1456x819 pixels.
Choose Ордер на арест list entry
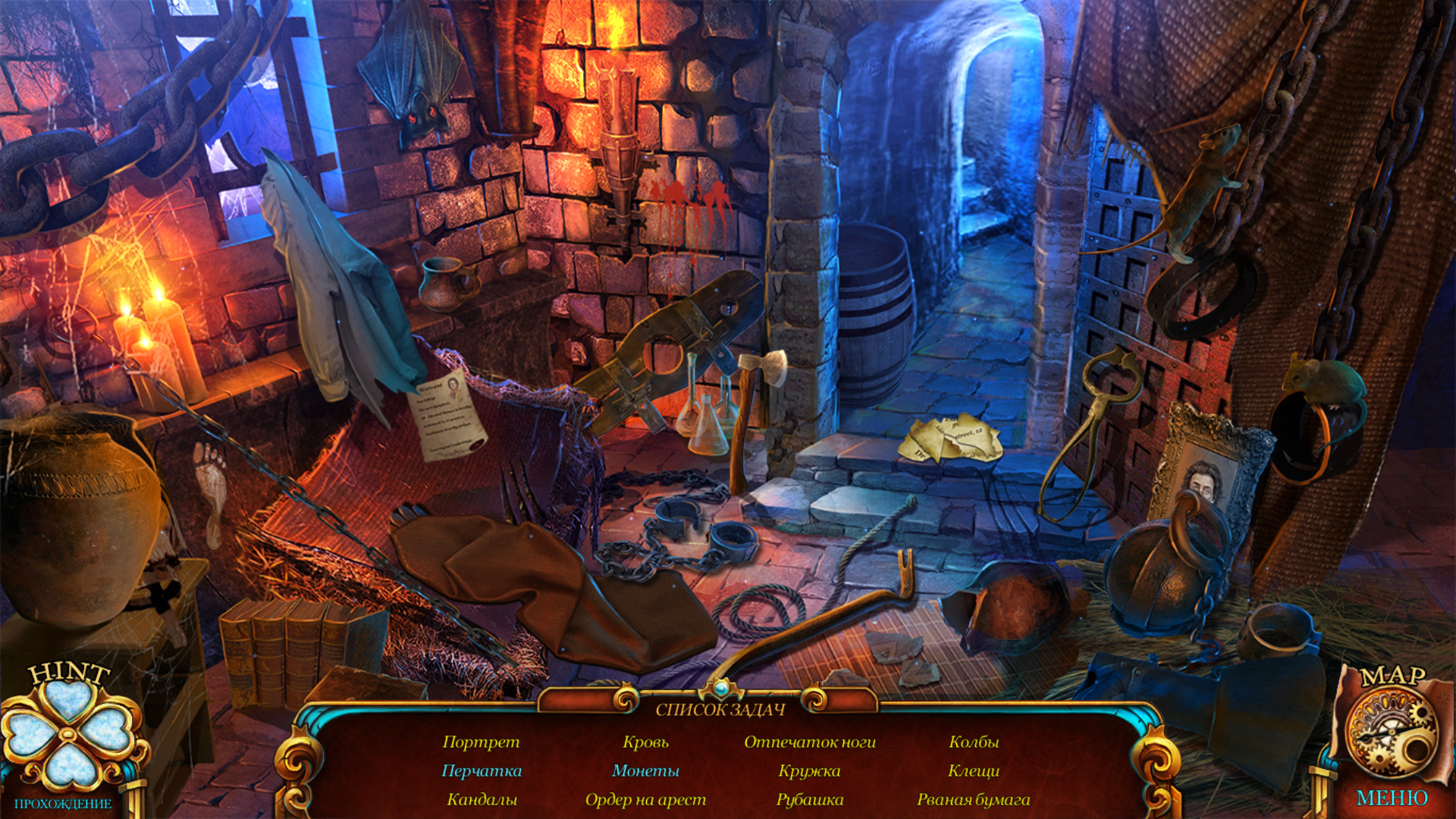tap(645, 799)
